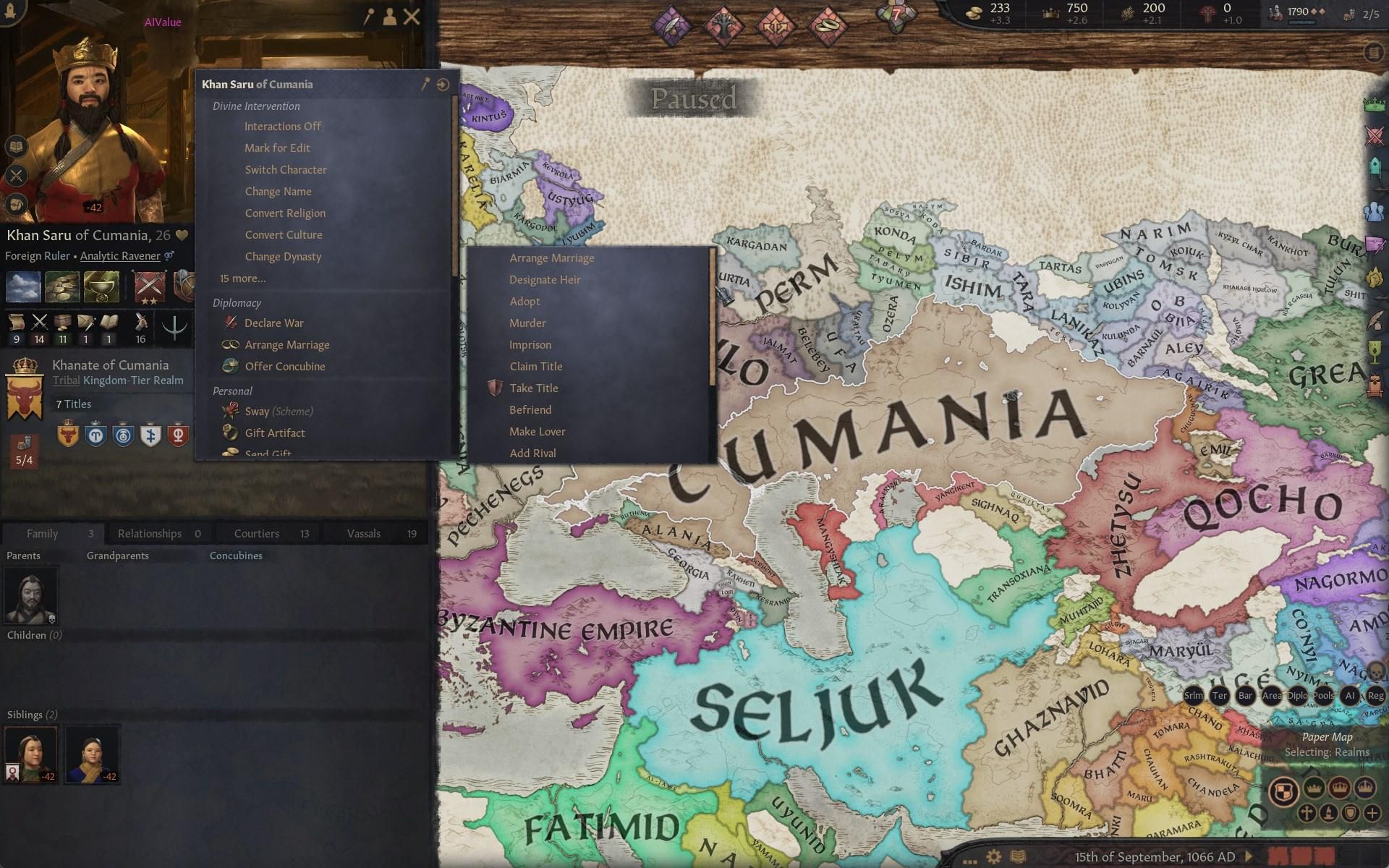1389x868 pixels.
Task: Toggle Interactions Off under Divine Intervention
Action: [283, 126]
